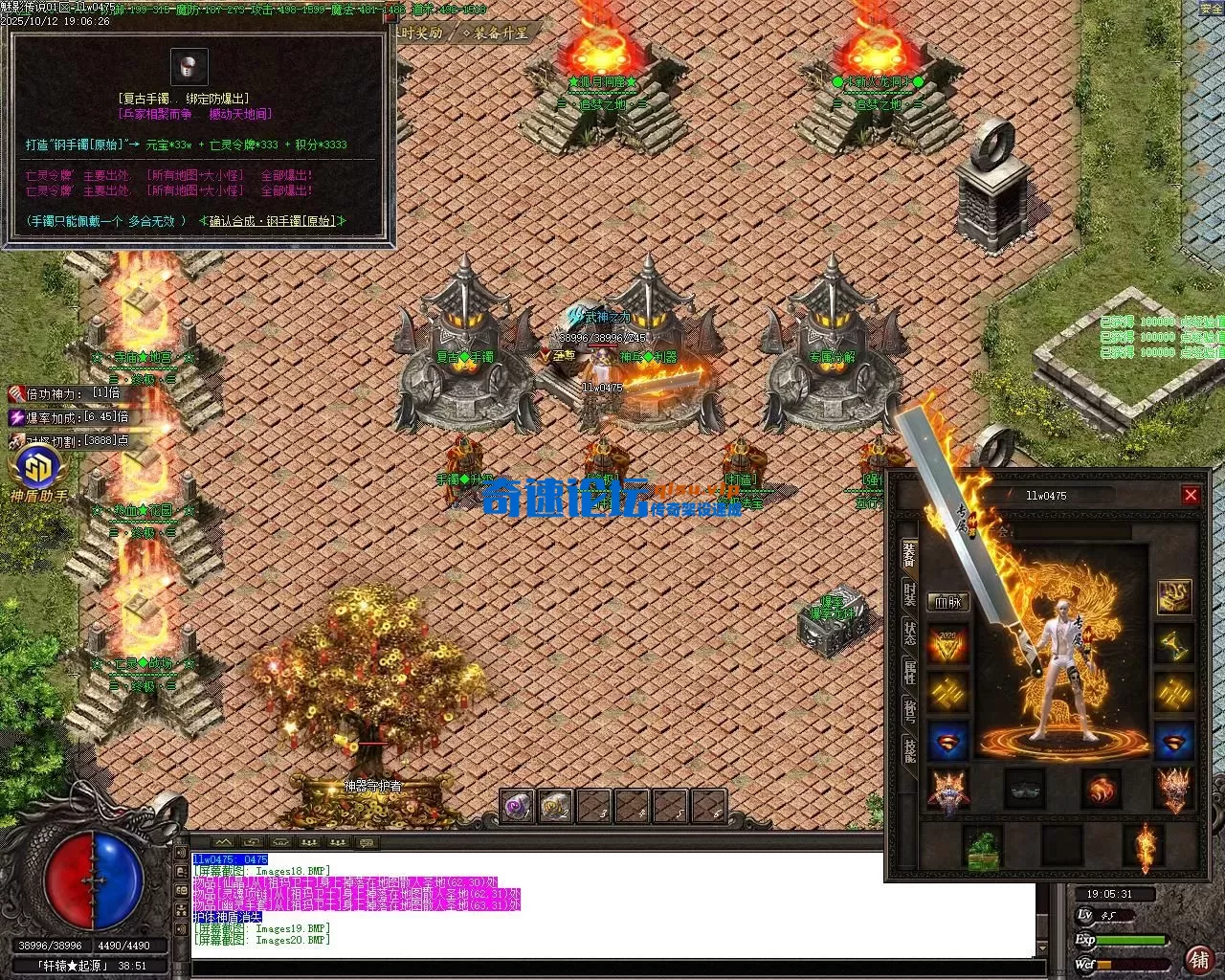The height and width of the screenshot is (980, 1225).
Task: Toggle the 对怪切割 monster cut option
Action: click(17, 440)
